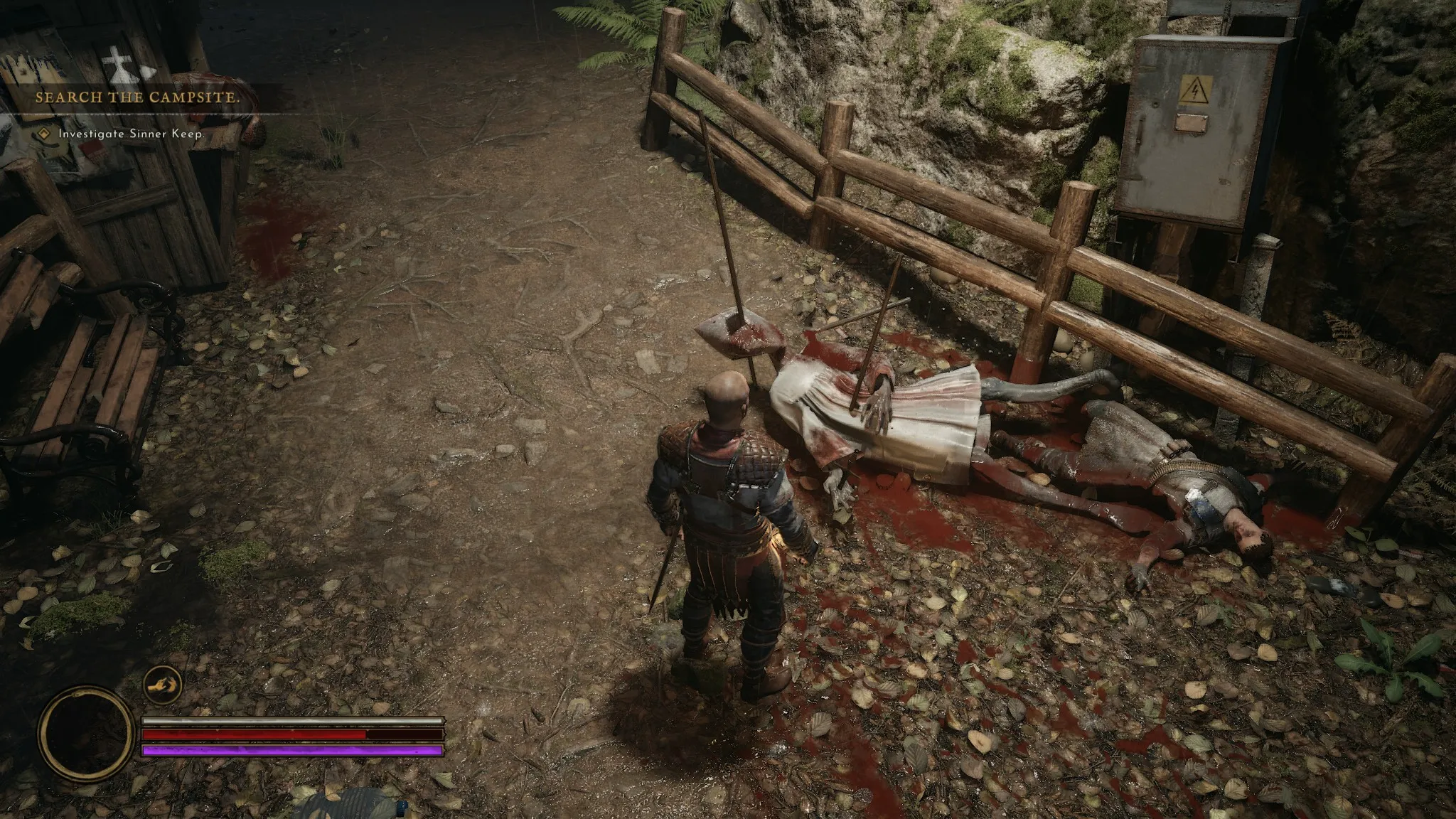1456x819 pixels.
Task: Activate the golden hand ability icon
Action: coord(162,685)
